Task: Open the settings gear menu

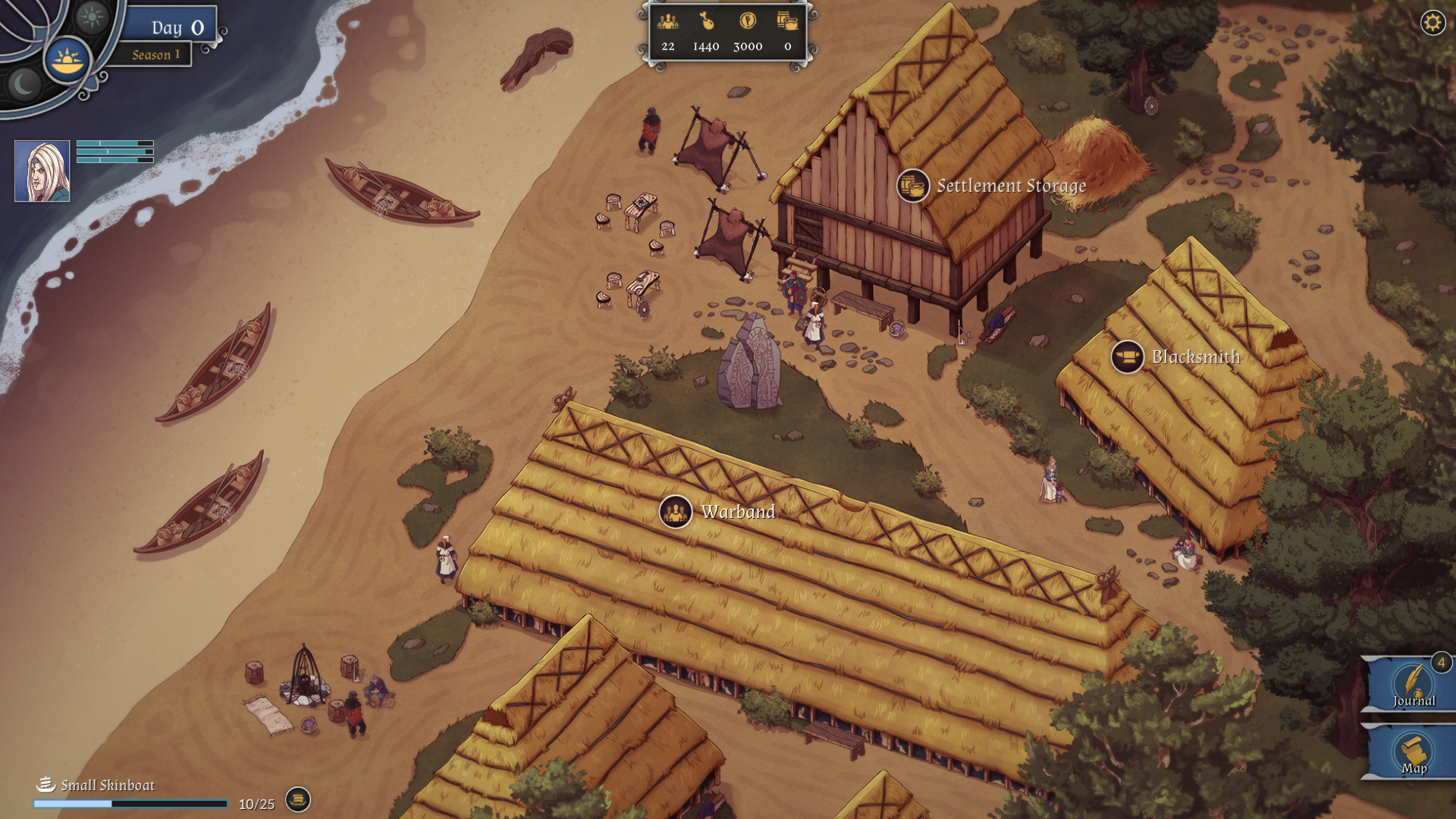Action: [1432, 23]
